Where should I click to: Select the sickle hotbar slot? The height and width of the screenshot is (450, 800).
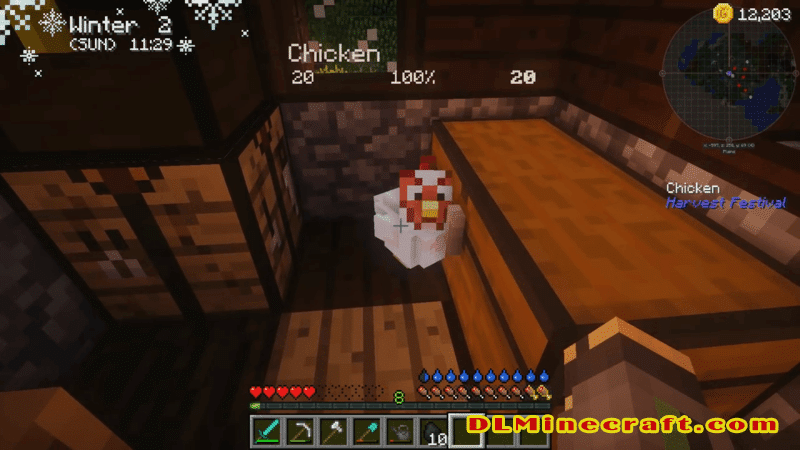tap(298, 432)
